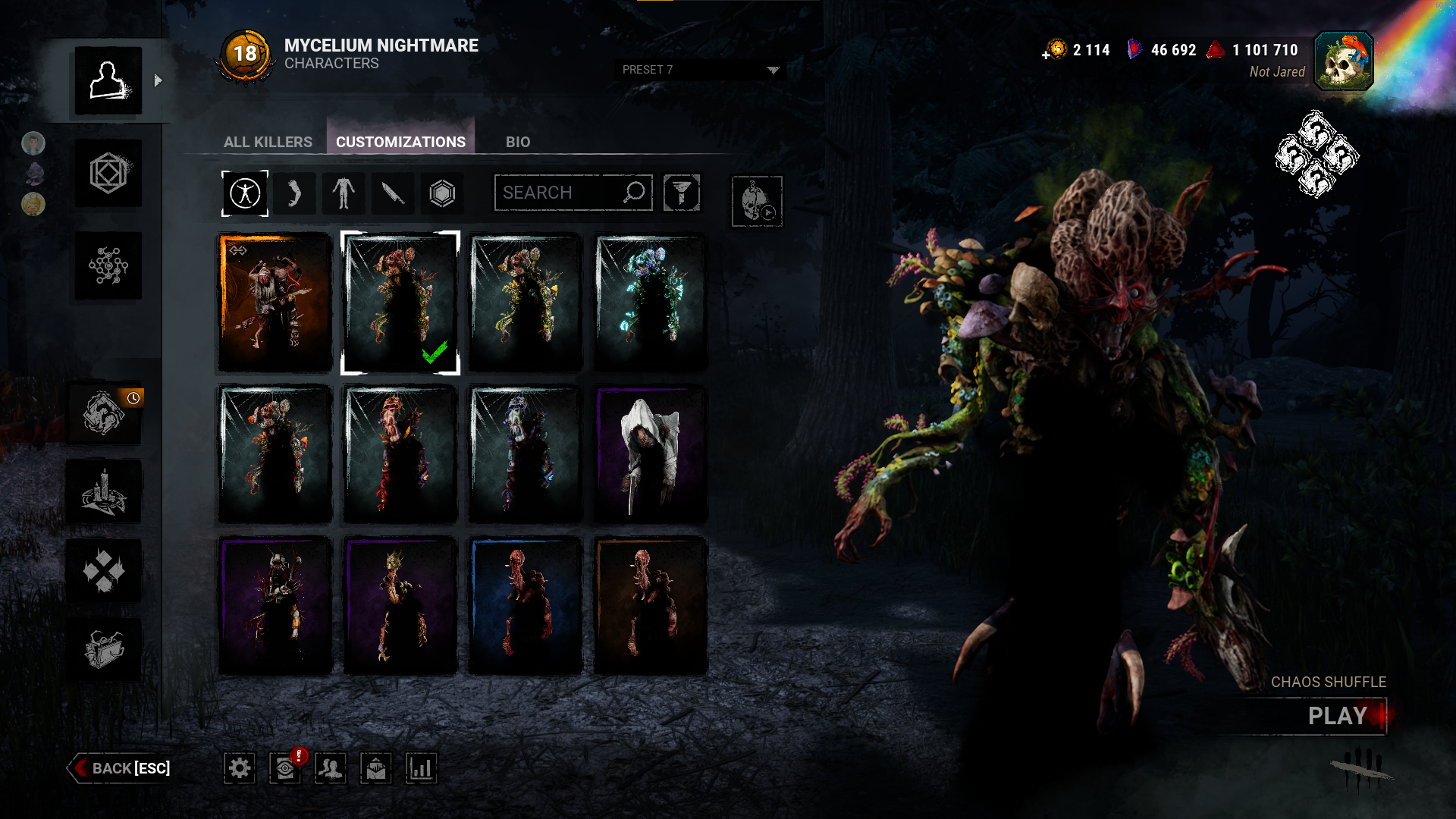This screenshot has height=819, width=1456.
Task: Open the auric cells currency store
Action: click(x=1055, y=50)
